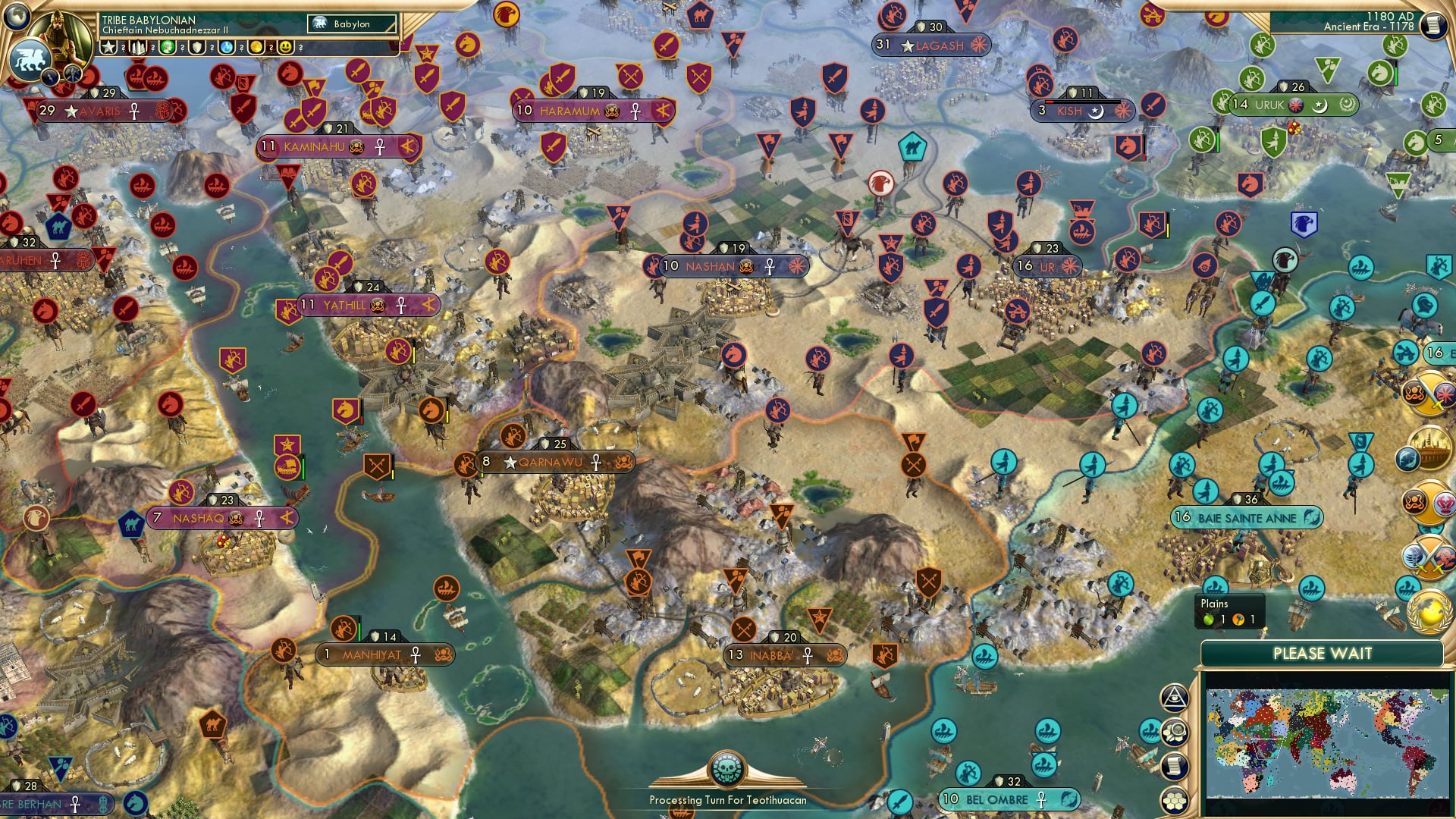Click the globe icon in the top-left corner
The width and height of the screenshot is (1456, 819).
coord(17,17)
